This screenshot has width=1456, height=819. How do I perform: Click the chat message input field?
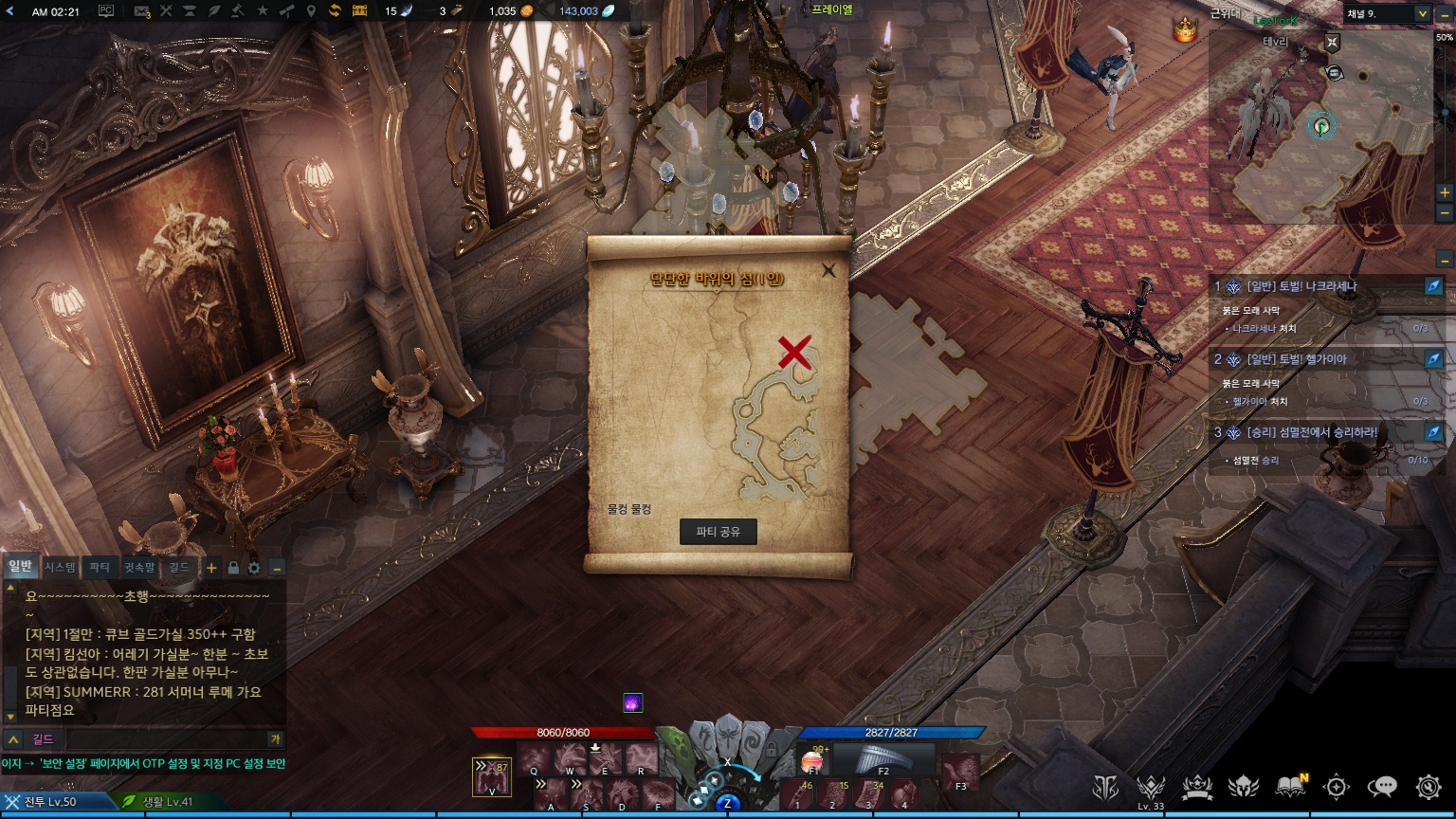(x=166, y=739)
